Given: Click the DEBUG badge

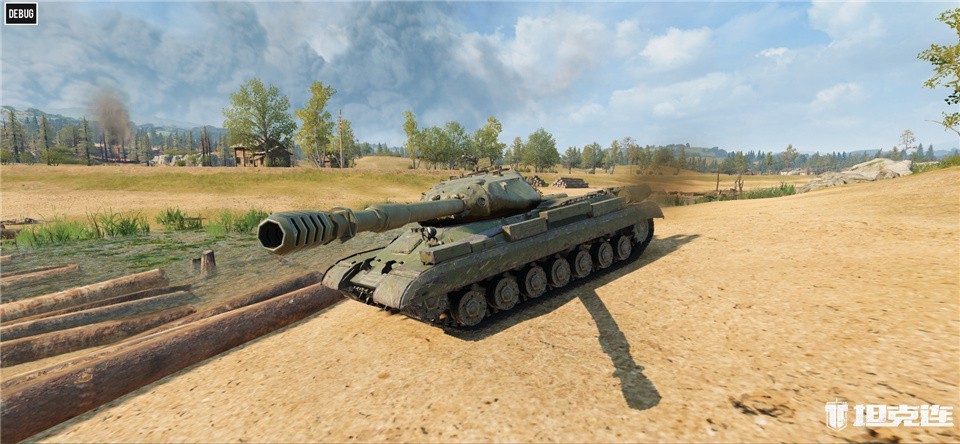Looking at the screenshot, I should [x=20, y=13].
